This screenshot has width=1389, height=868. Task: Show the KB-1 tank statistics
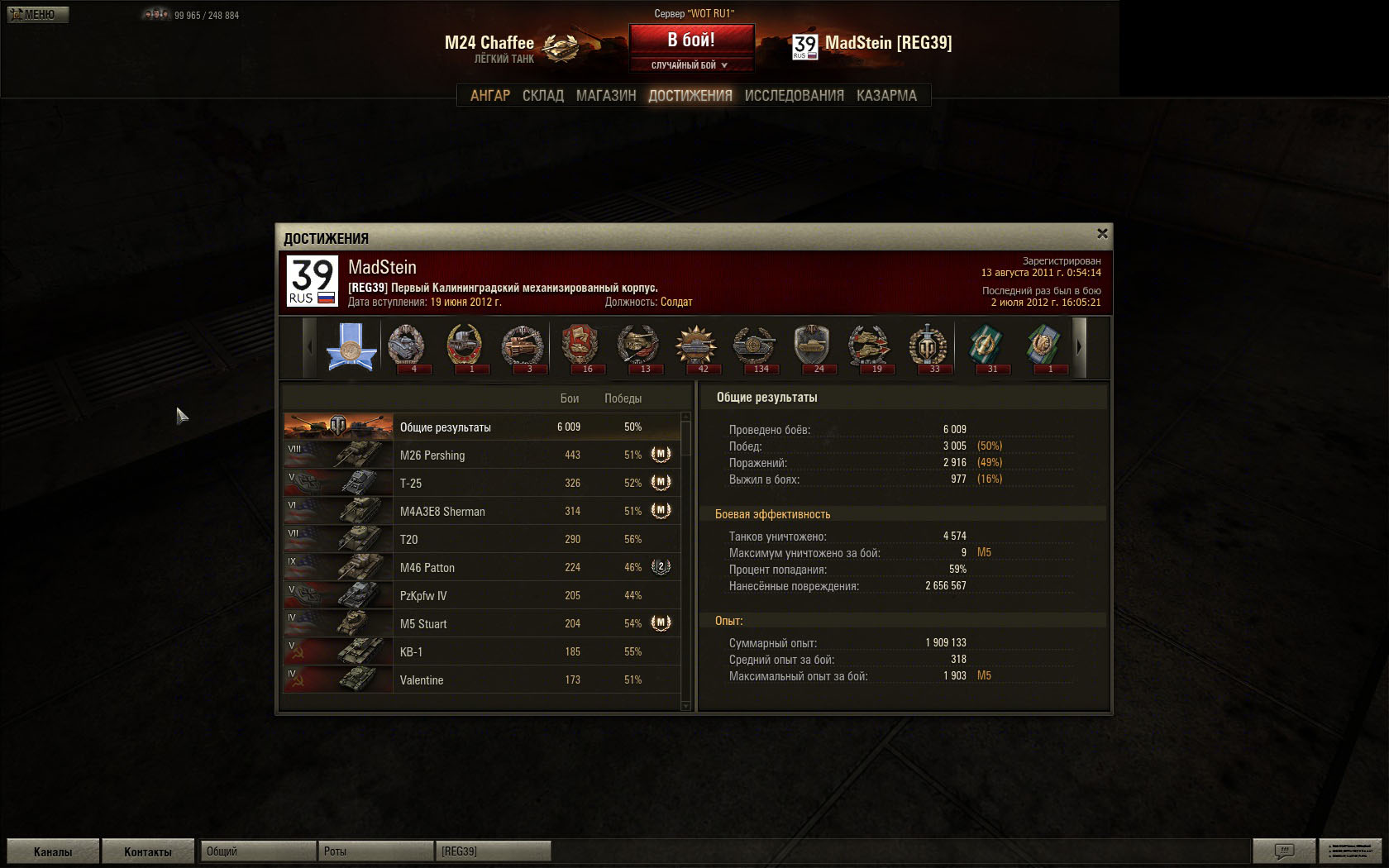tap(481, 652)
